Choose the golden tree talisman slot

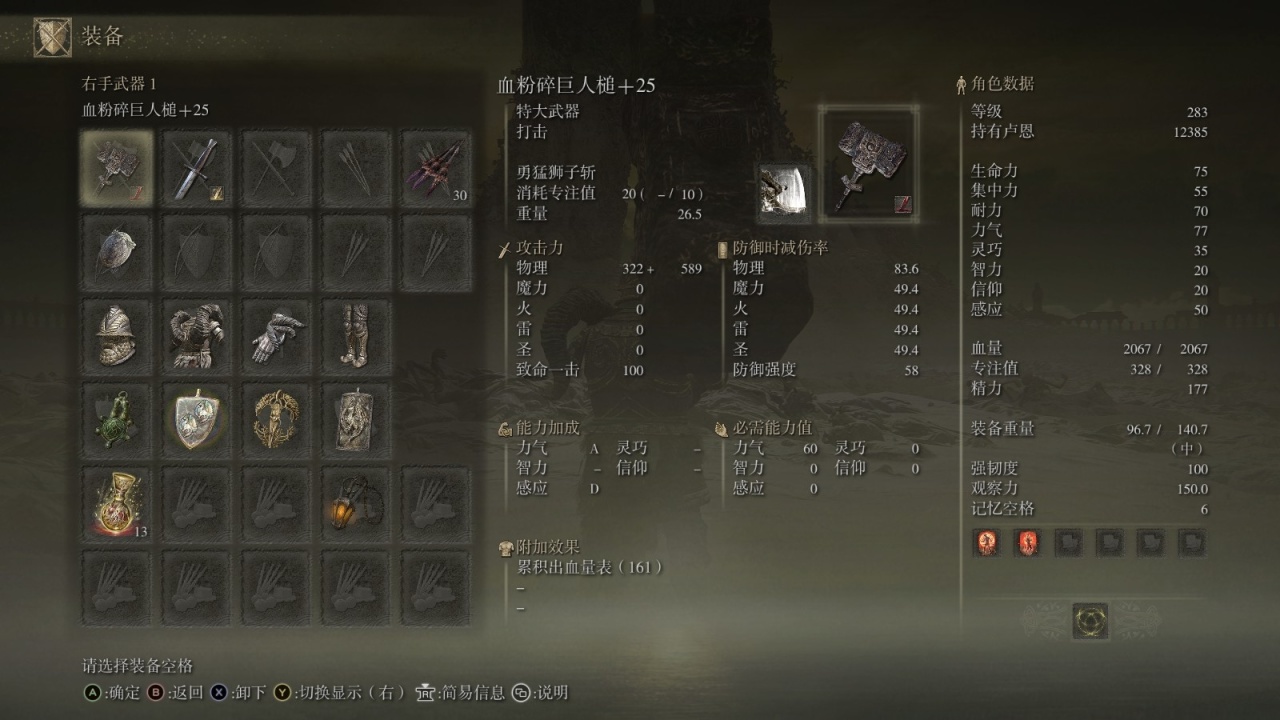tap(276, 420)
